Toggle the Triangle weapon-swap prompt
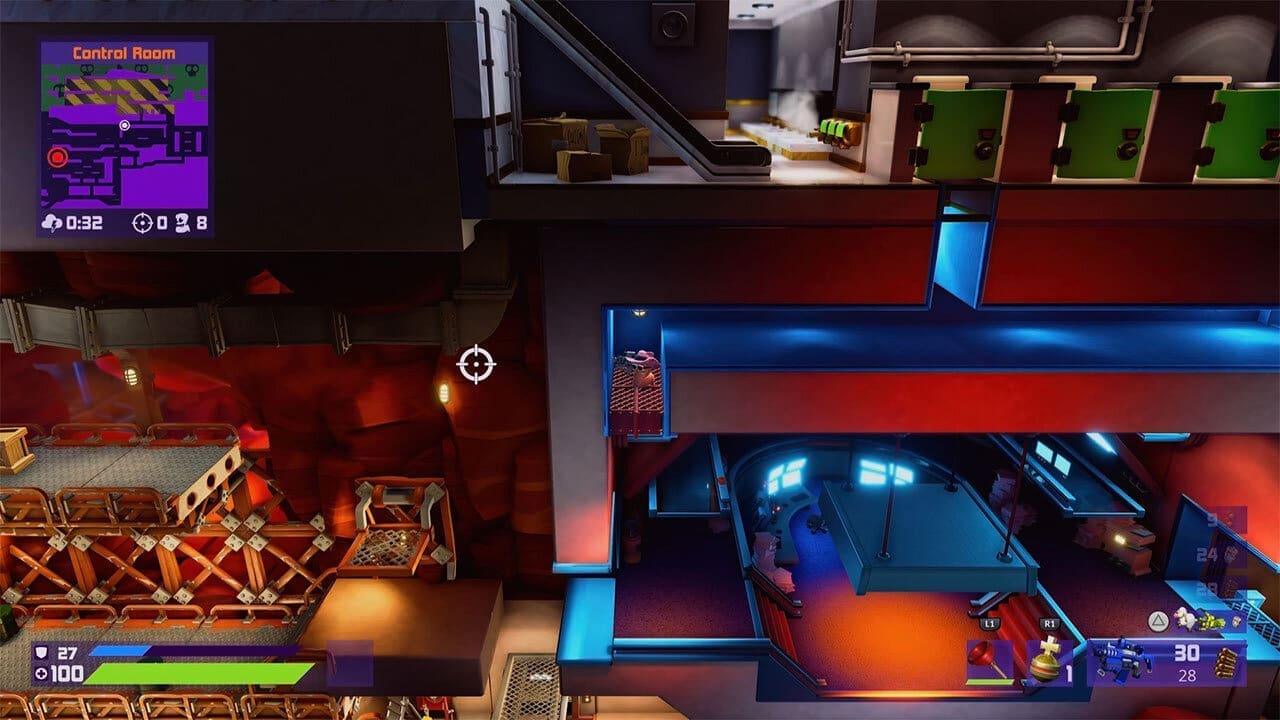 [1158, 619]
